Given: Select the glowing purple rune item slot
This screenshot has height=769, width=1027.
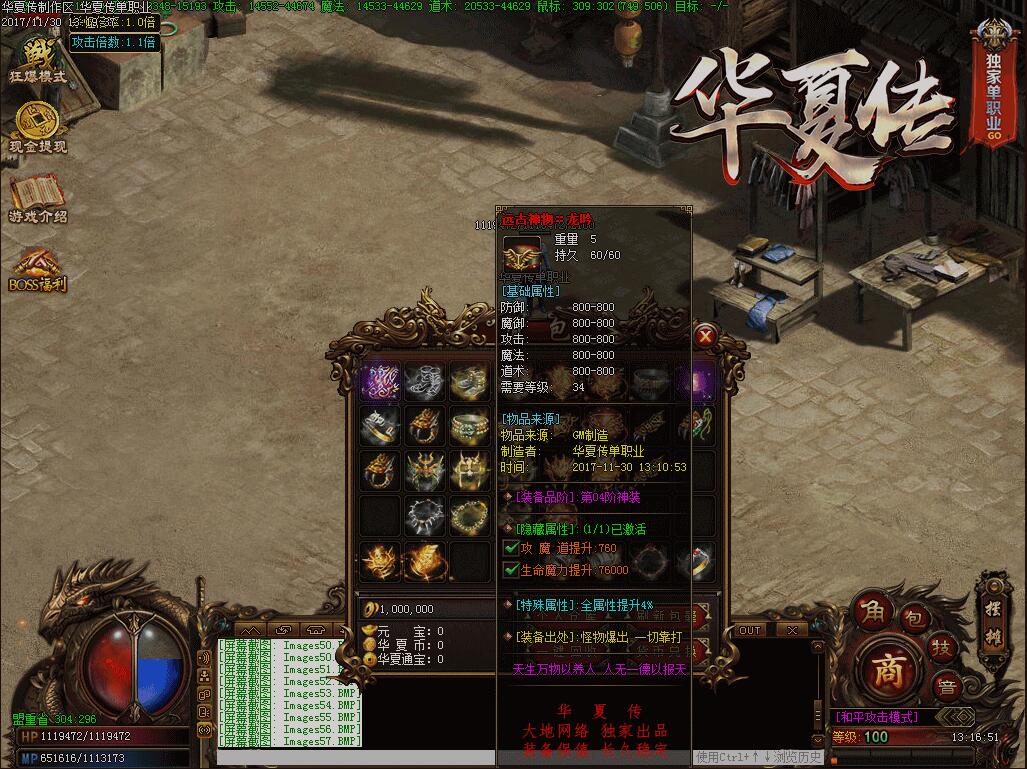Looking at the screenshot, I should (x=380, y=381).
